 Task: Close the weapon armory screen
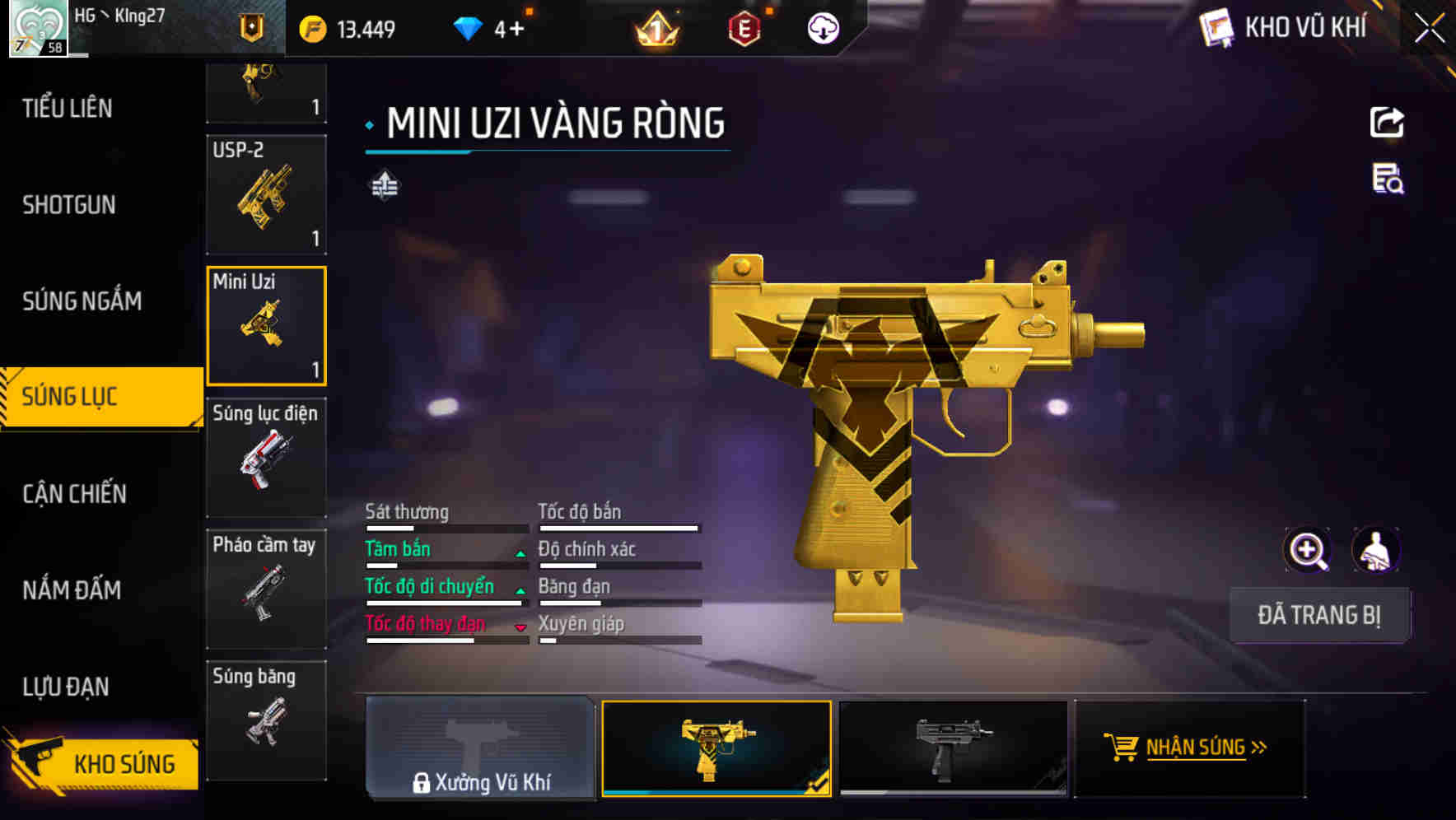click(1429, 29)
